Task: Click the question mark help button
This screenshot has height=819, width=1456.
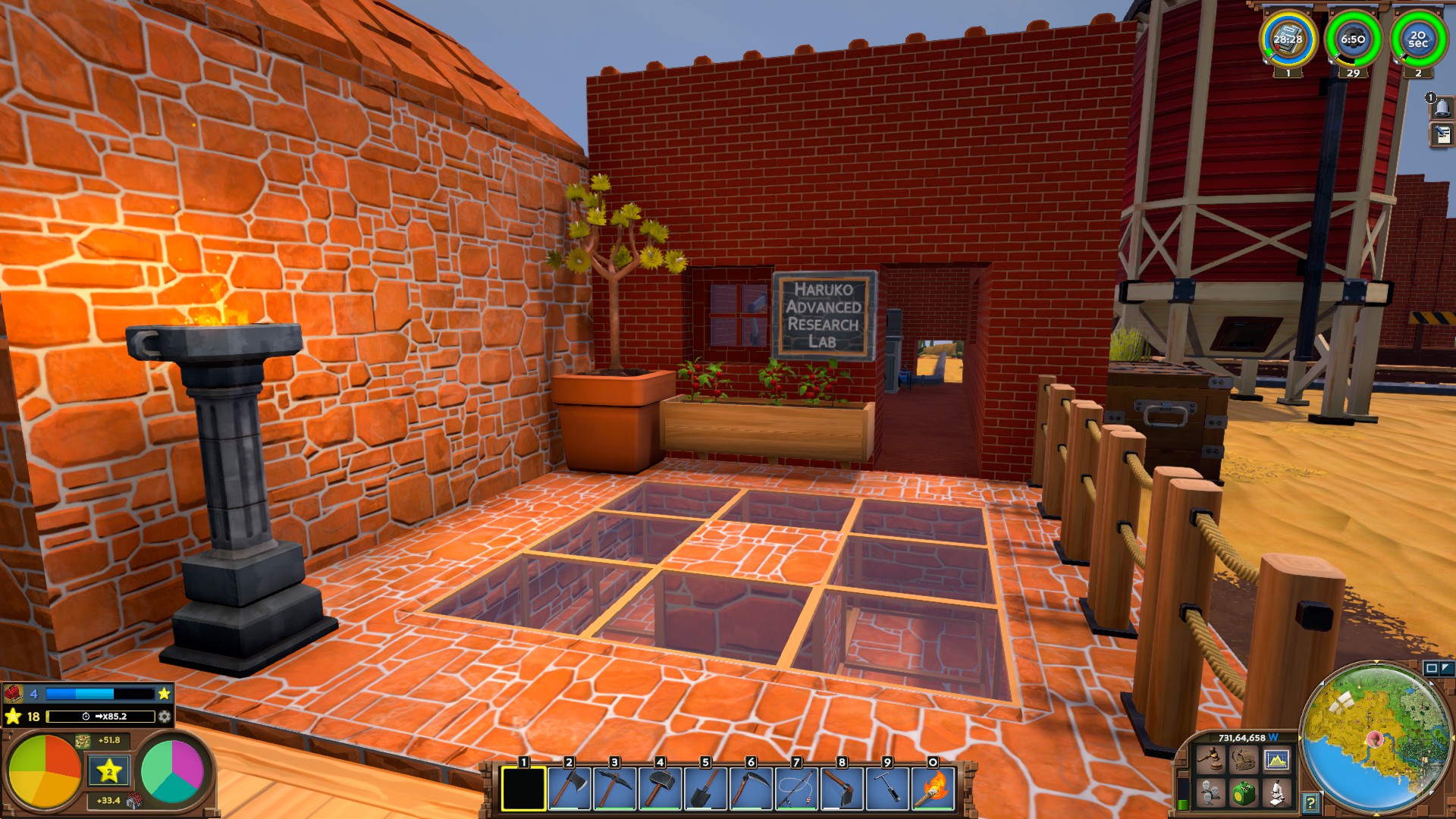Action: [x=1310, y=802]
